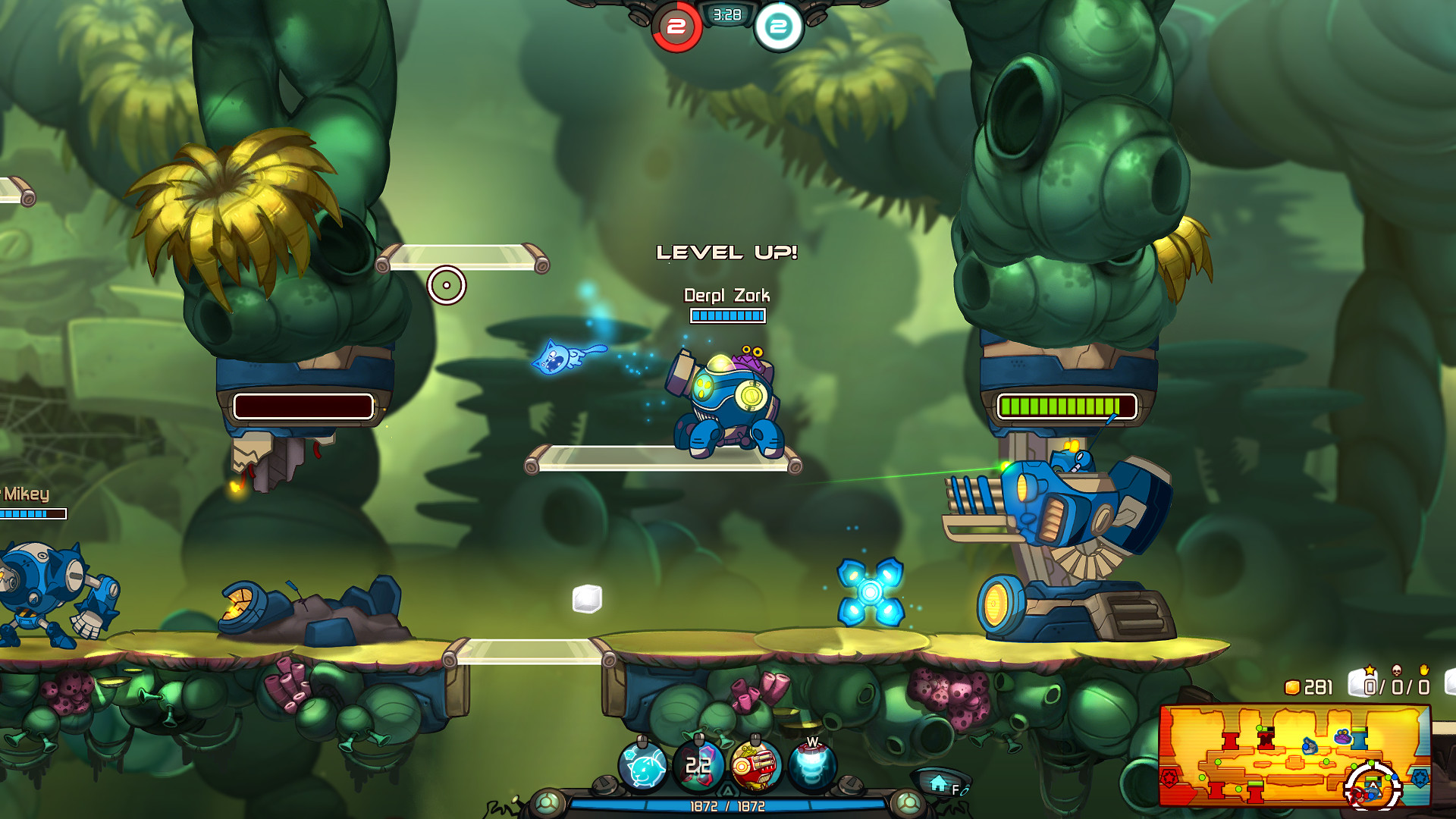The image size is (1456, 819).
Task: Click the golden Solar coin icon
Action: click(1293, 687)
